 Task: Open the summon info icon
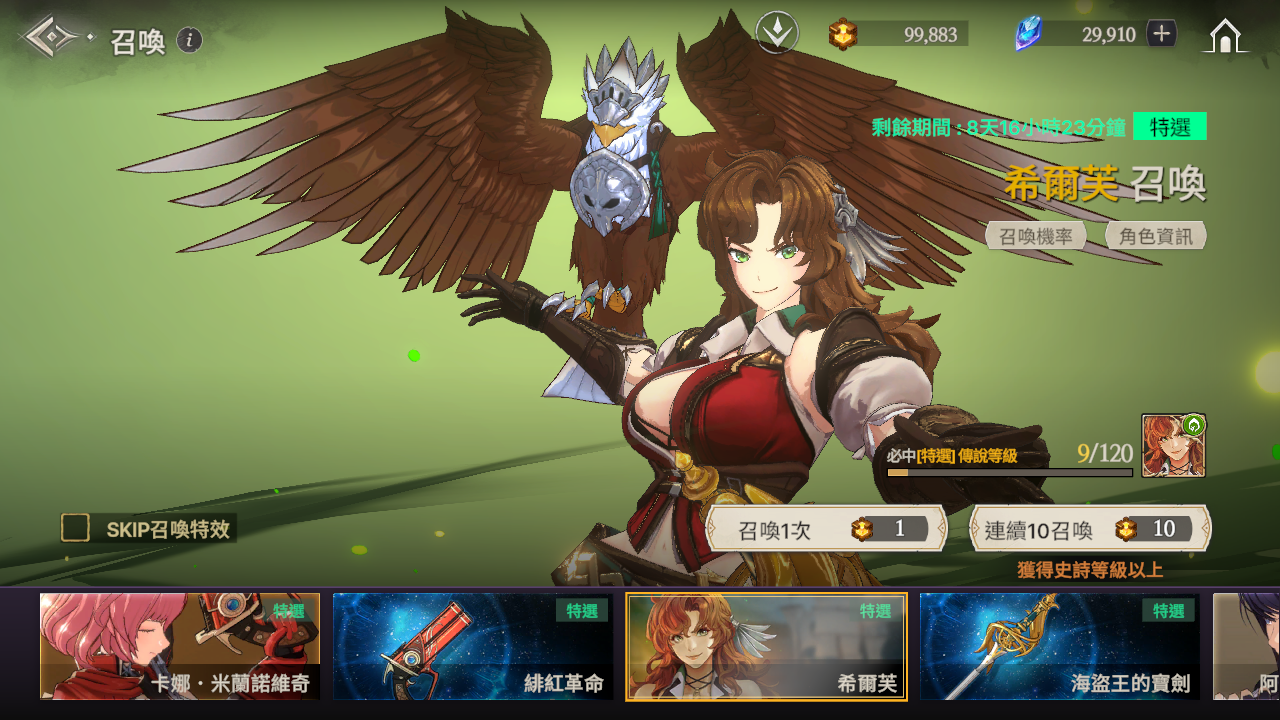[190, 40]
